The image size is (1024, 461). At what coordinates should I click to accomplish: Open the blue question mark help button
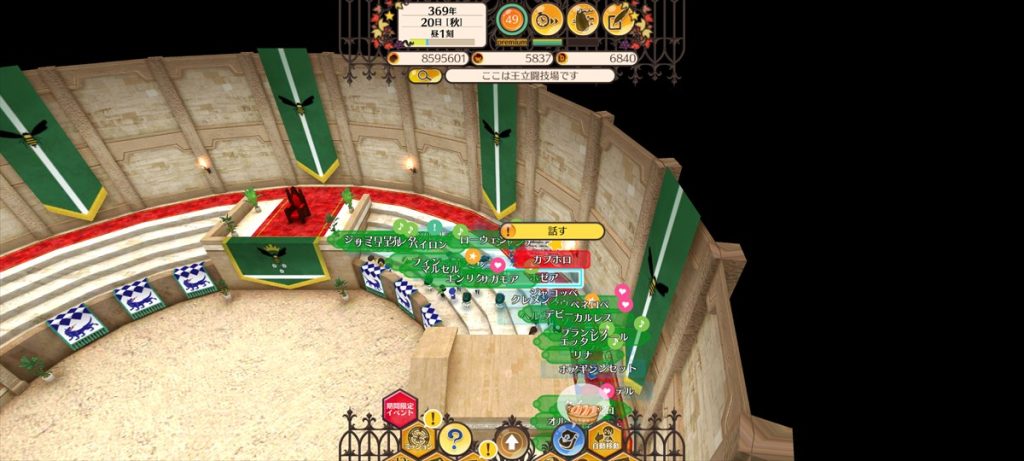pos(455,438)
